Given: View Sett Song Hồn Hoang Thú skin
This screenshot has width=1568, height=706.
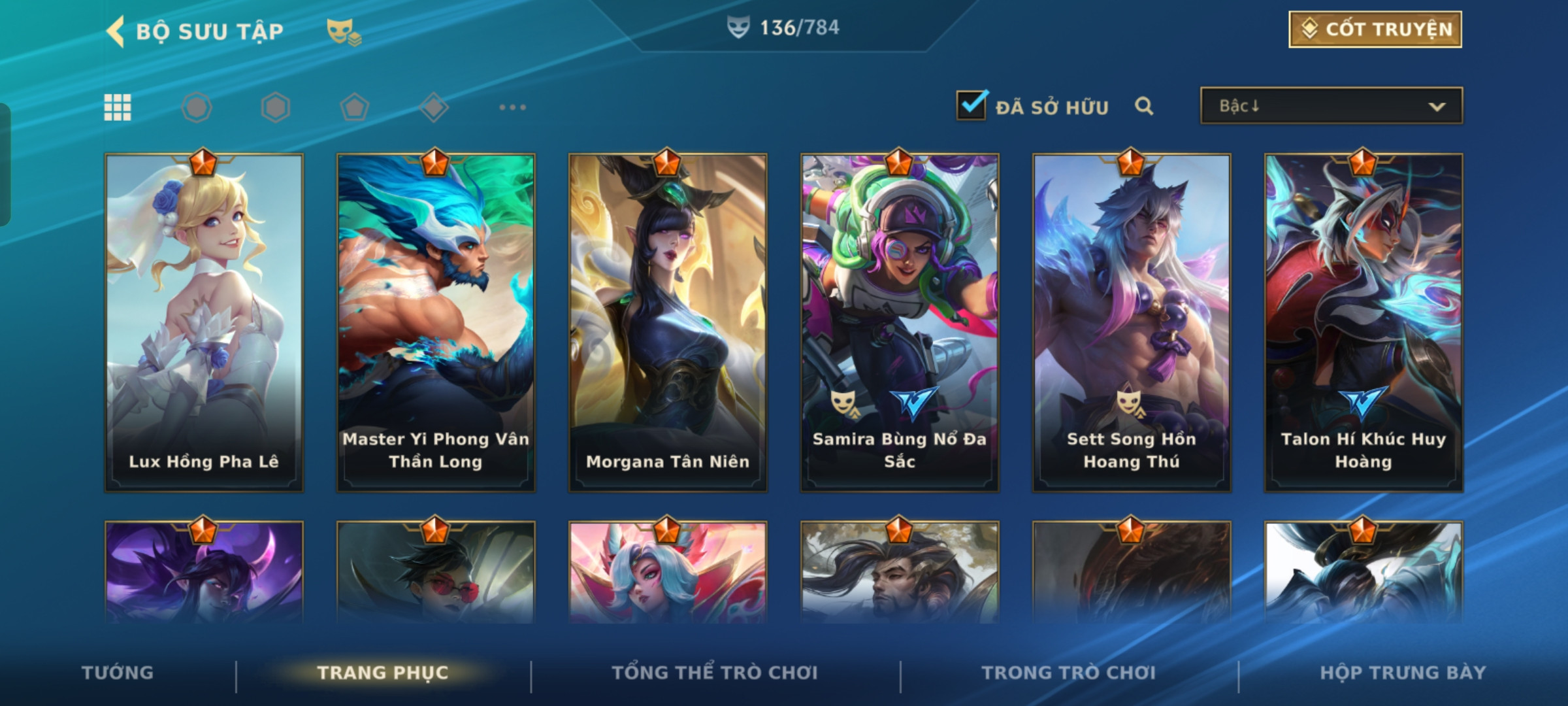Looking at the screenshot, I should pyautogui.click(x=1132, y=322).
